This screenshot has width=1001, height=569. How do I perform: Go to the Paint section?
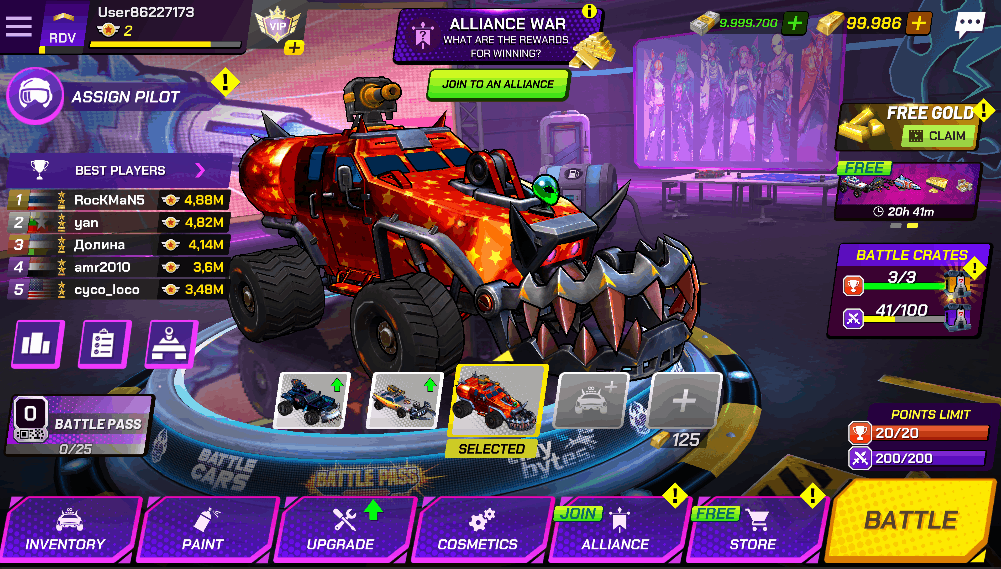point(204,529)
